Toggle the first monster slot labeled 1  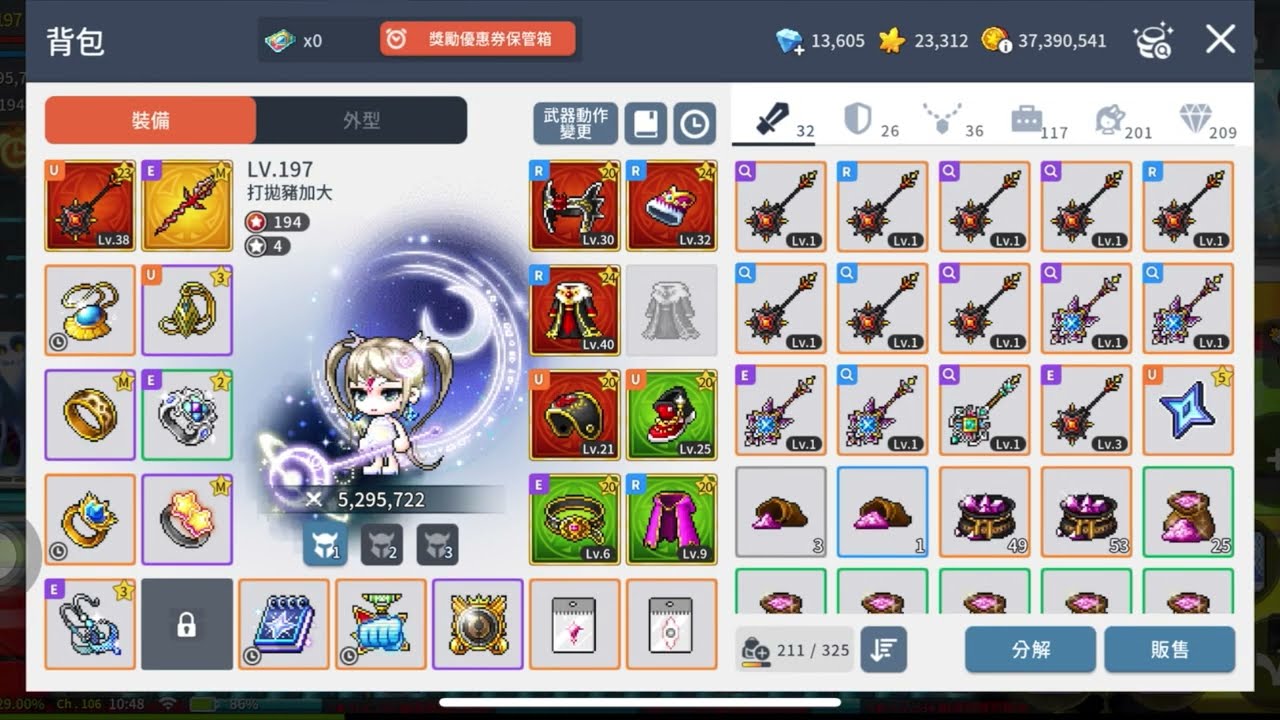324,547
